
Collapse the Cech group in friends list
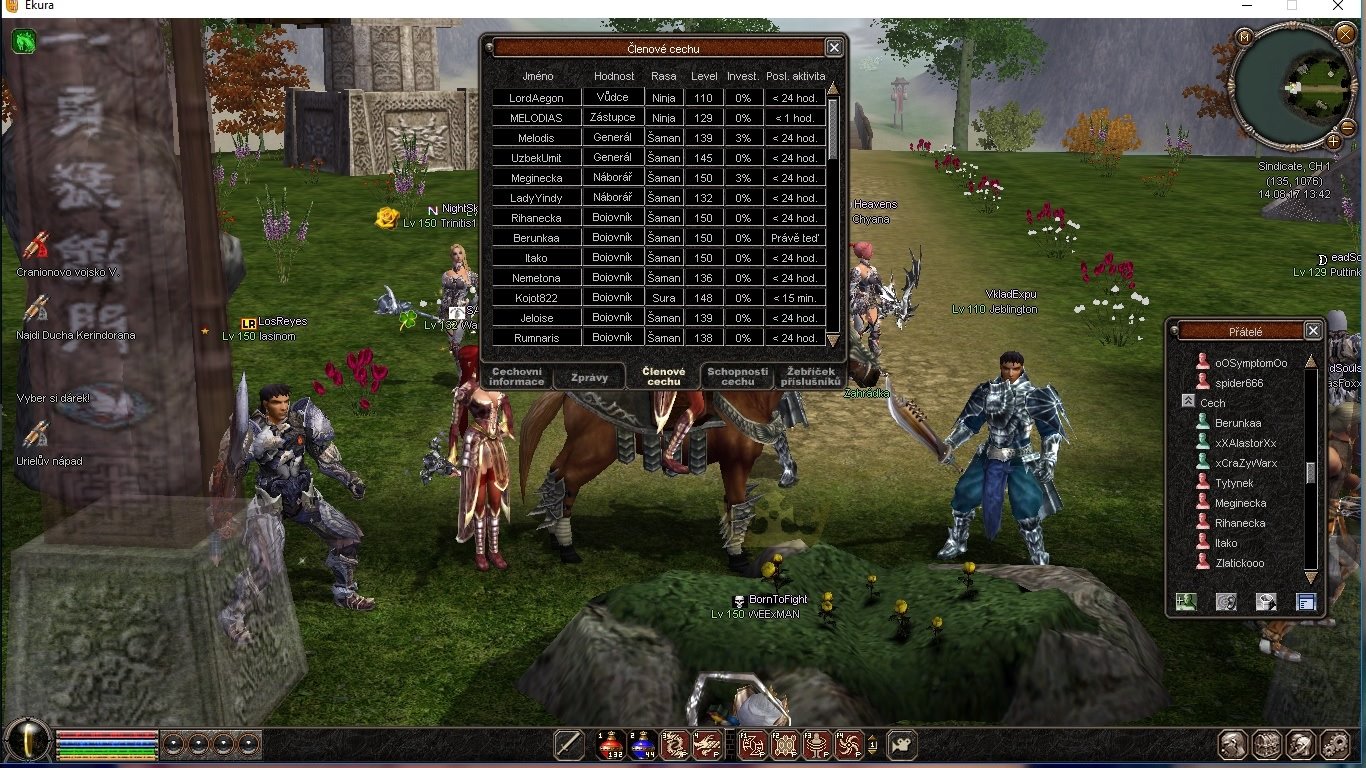[1188, 402]
